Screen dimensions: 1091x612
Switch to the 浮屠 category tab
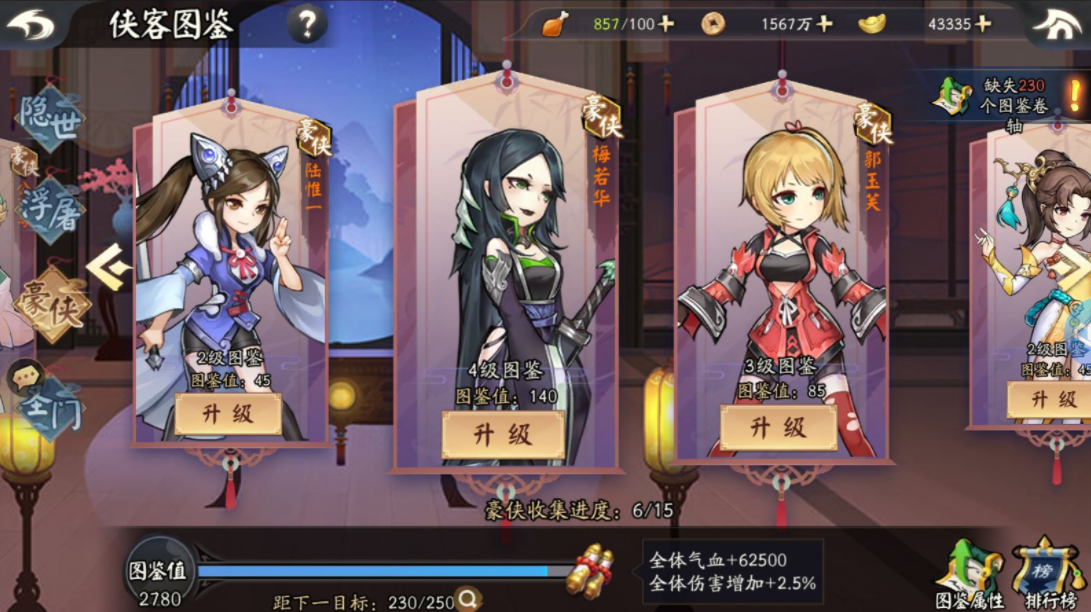(48, 210)
